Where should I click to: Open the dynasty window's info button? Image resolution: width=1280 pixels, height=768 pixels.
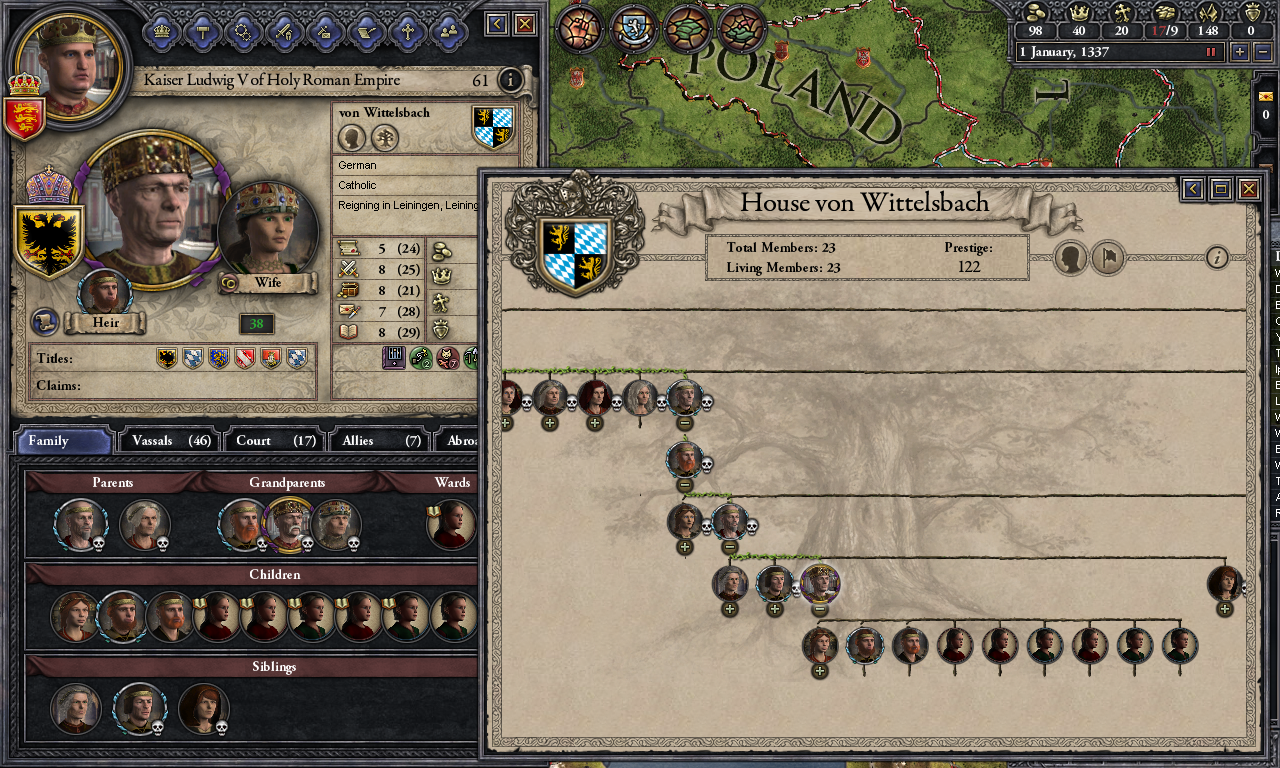(1217, 258)
